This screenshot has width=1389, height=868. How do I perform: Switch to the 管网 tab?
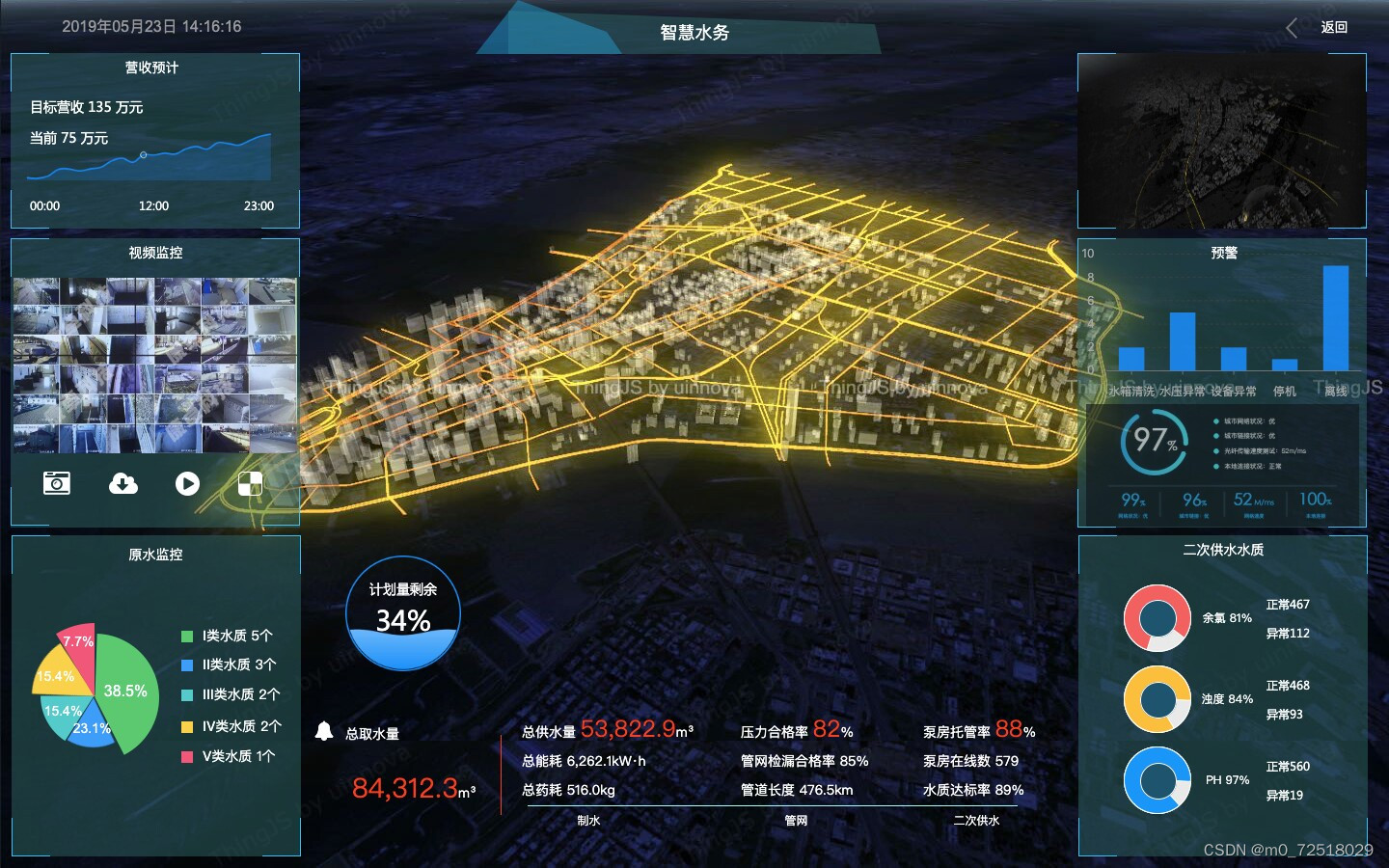(796, 821)
